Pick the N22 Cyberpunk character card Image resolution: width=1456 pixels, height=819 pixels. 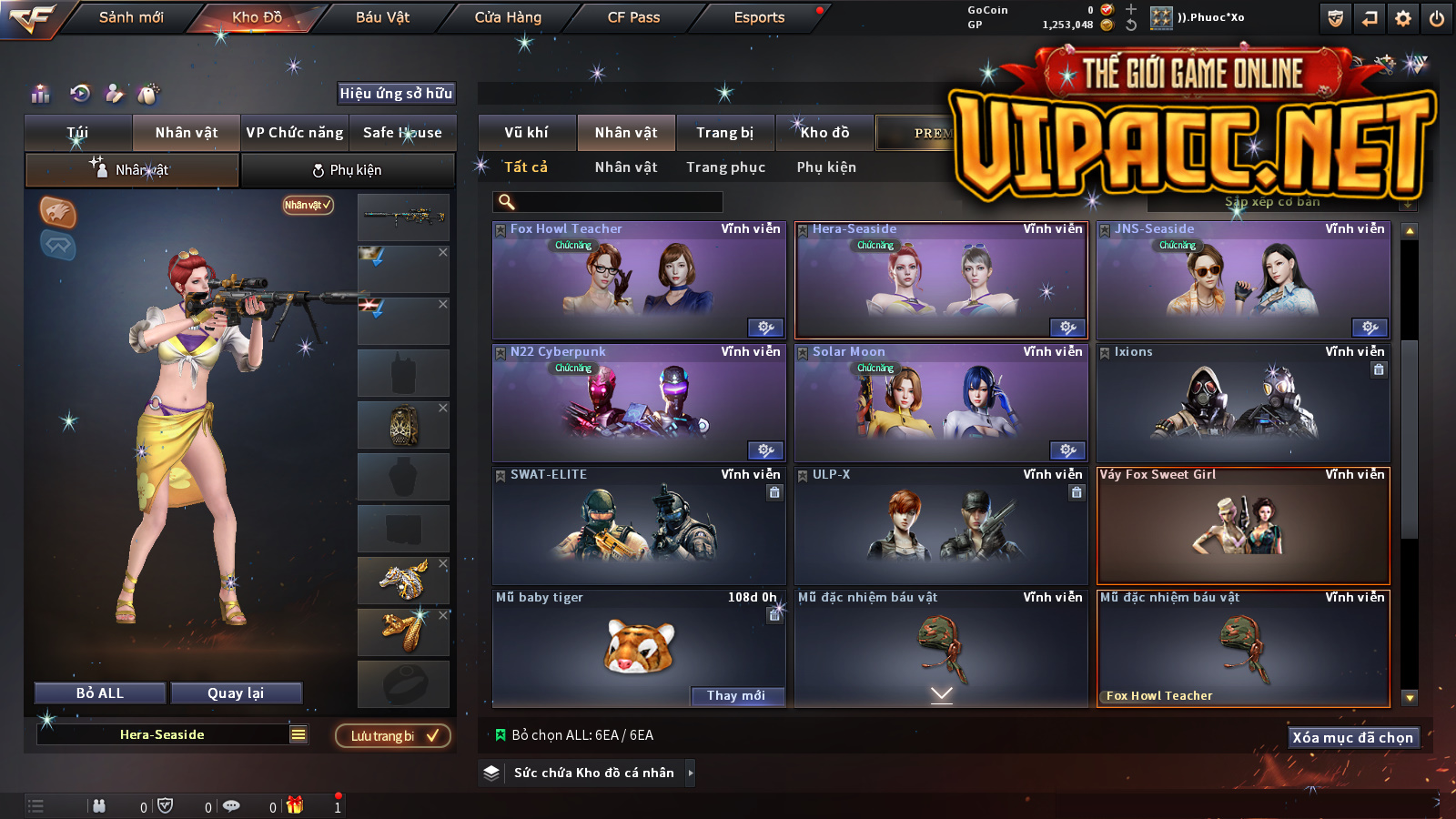(638, 403)
